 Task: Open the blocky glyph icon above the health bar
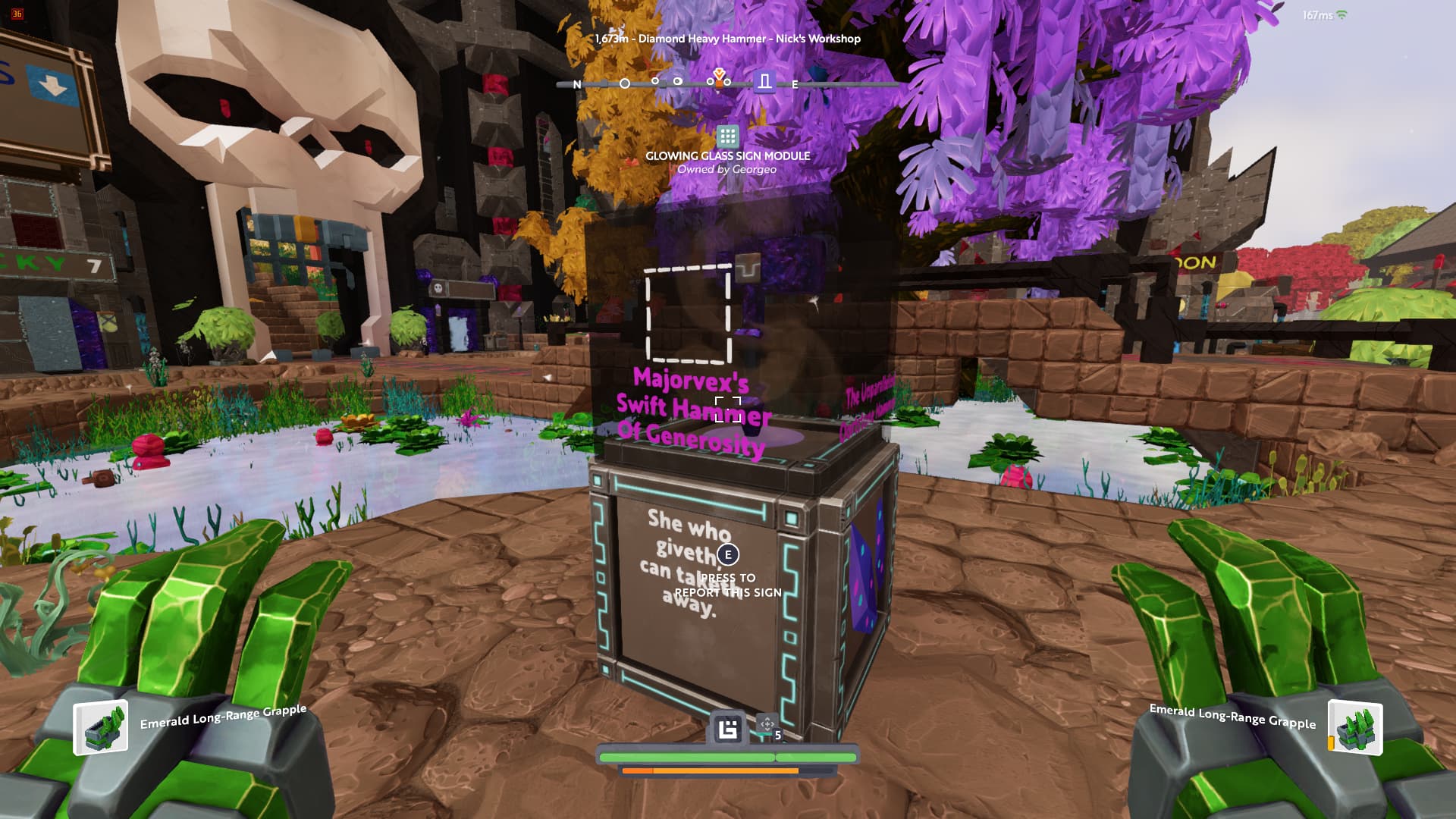(x=728, y=730)
